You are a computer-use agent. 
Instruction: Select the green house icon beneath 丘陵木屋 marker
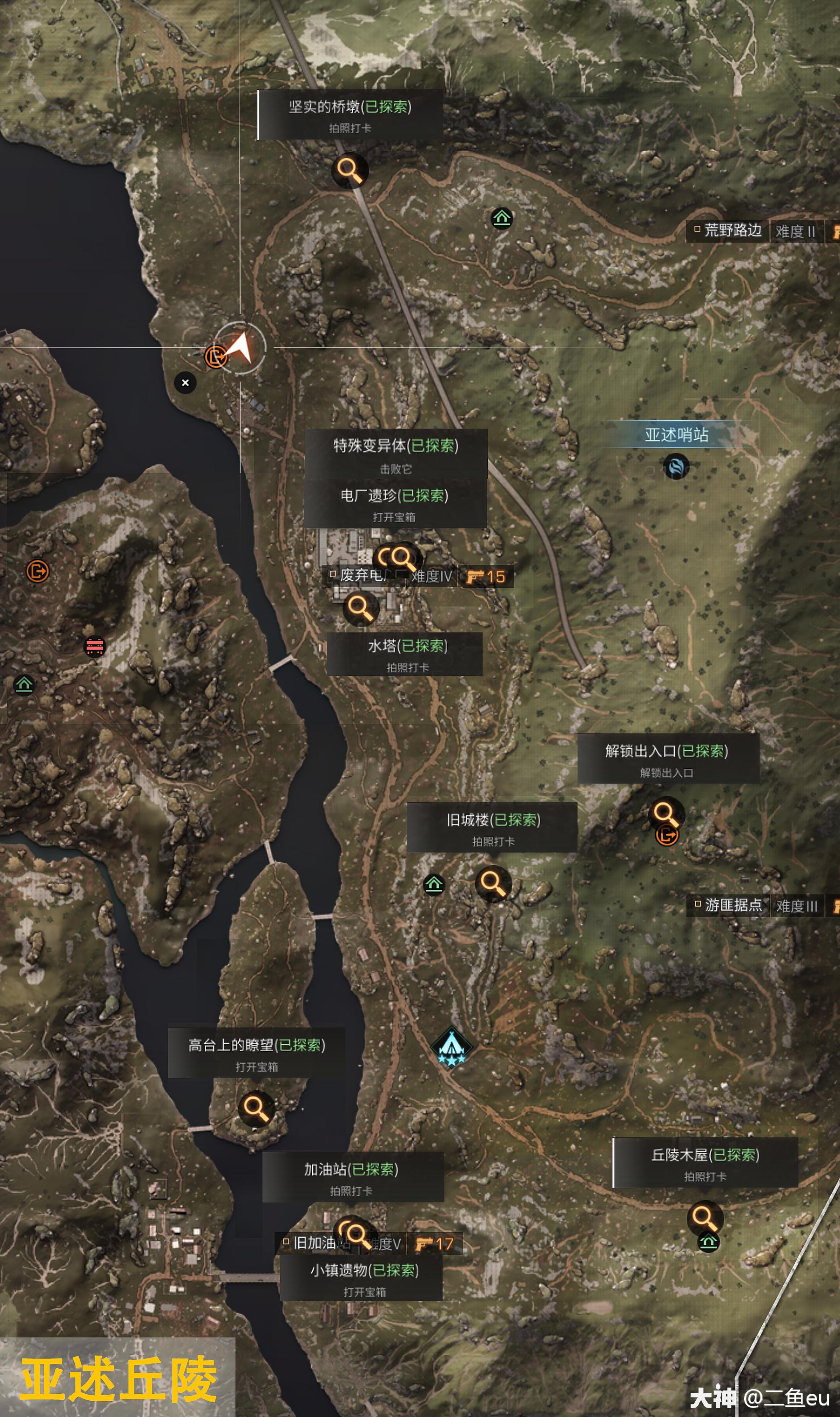pyautogui.click(x=708, y=1242)
